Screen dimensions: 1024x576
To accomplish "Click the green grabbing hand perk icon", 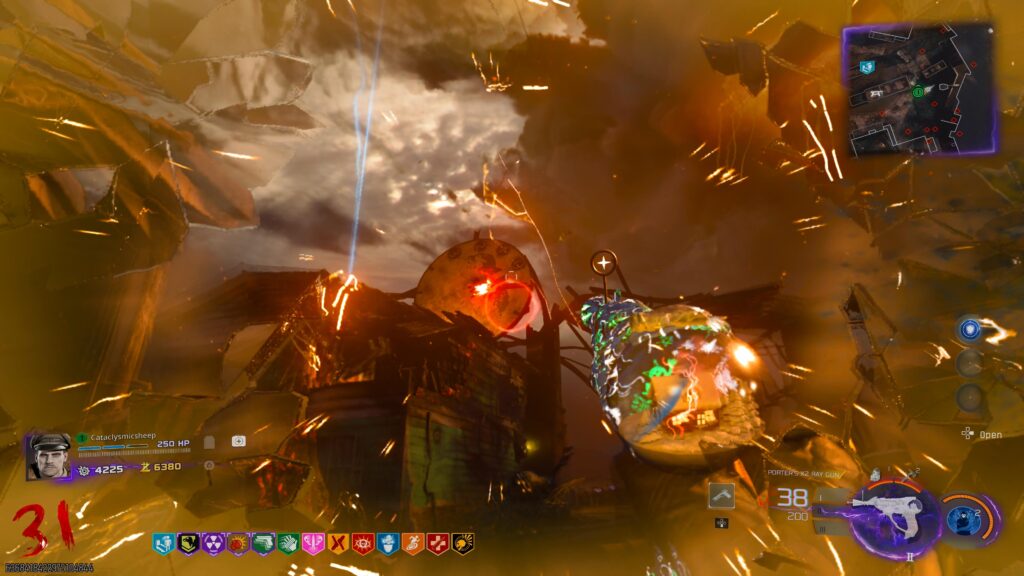I will coord(287,543).
